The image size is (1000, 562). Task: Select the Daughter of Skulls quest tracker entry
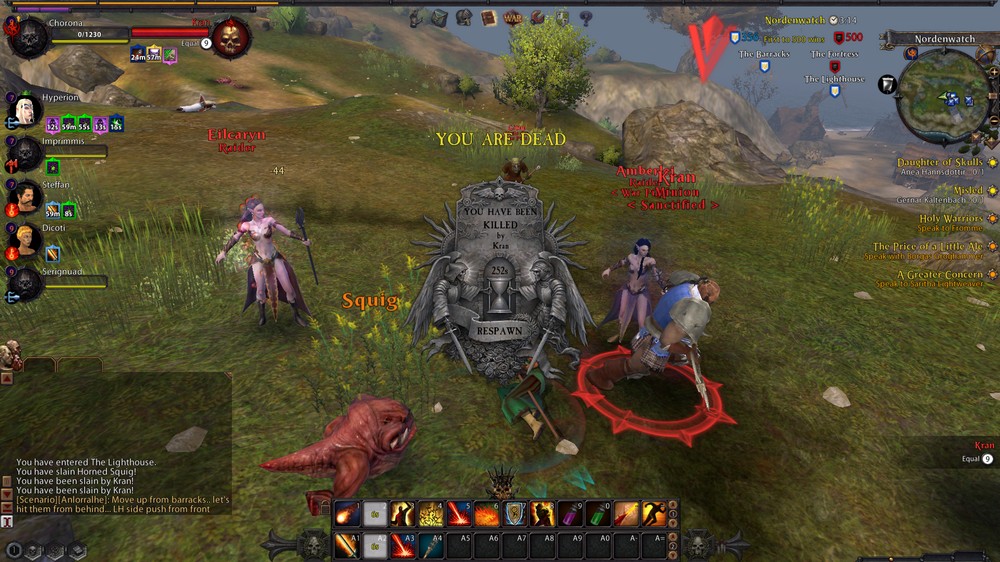939,163
